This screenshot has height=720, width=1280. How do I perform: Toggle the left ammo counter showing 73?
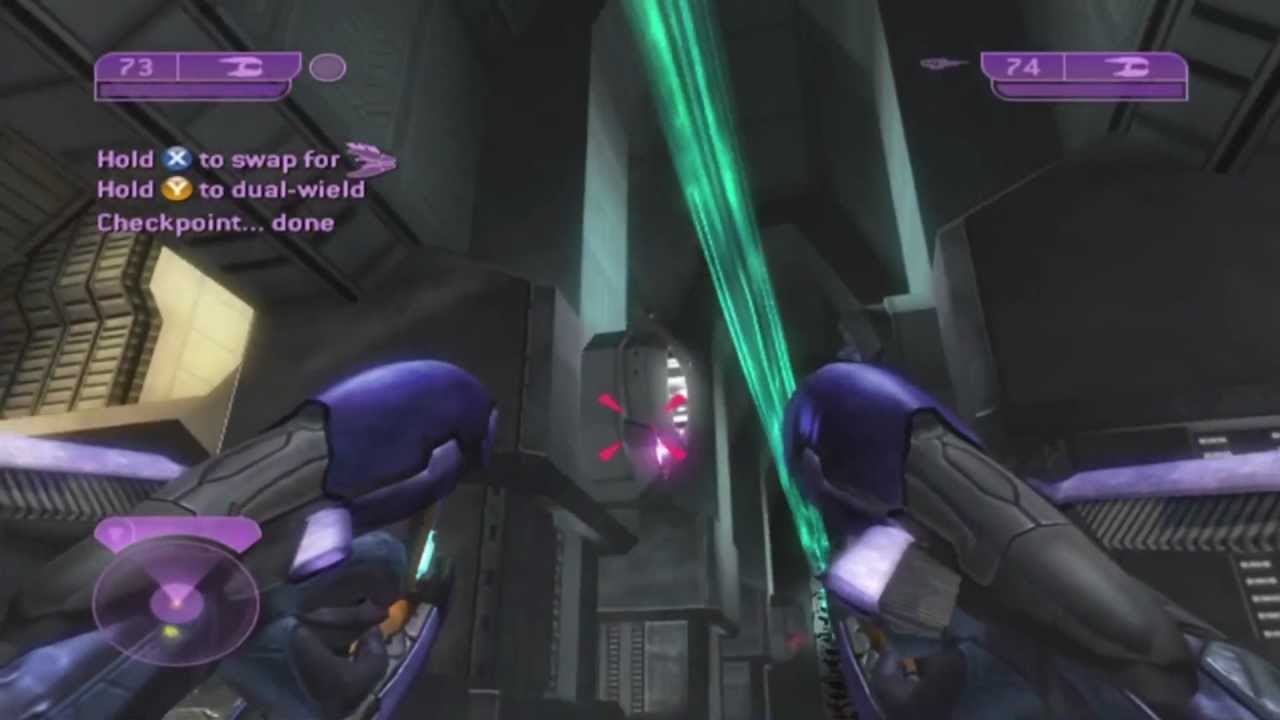click(x=136, y=66)
